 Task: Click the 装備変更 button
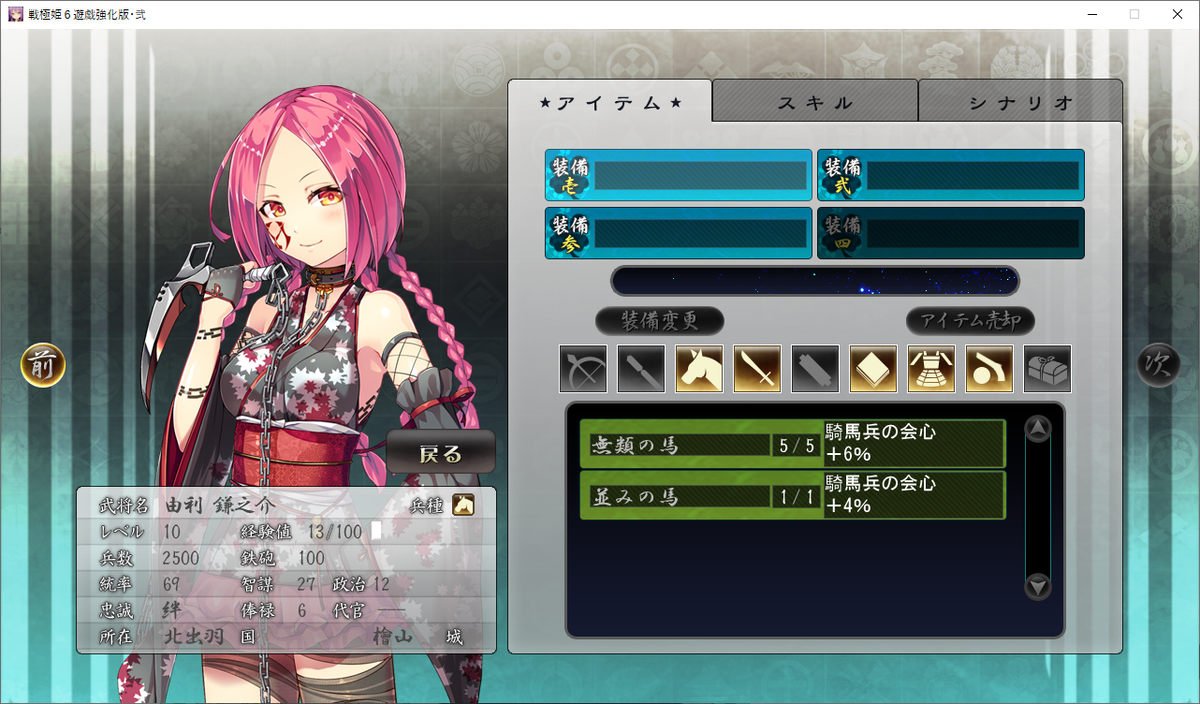pos(659,321)
